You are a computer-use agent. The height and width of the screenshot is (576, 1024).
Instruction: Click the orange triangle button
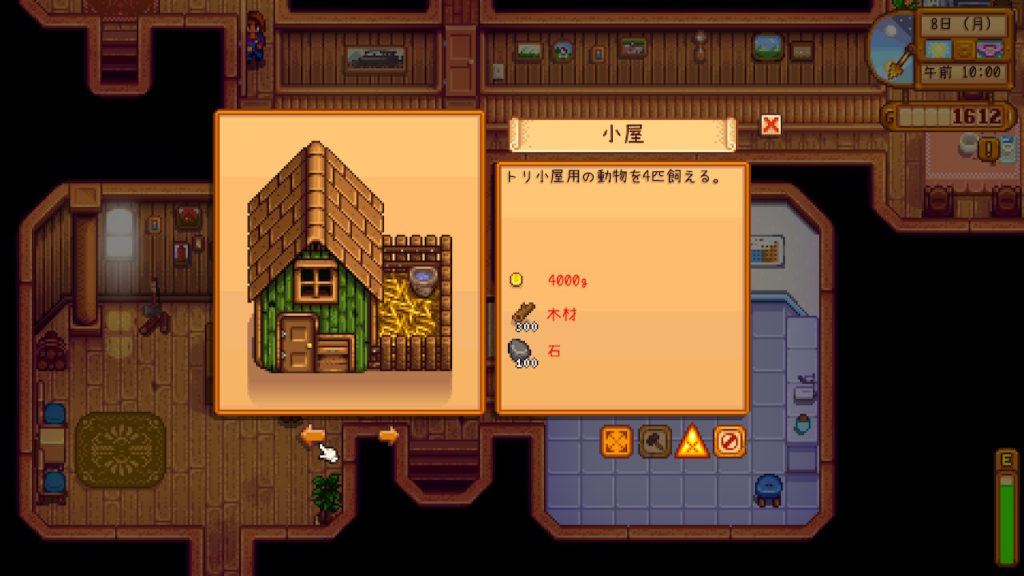(692, 441)
